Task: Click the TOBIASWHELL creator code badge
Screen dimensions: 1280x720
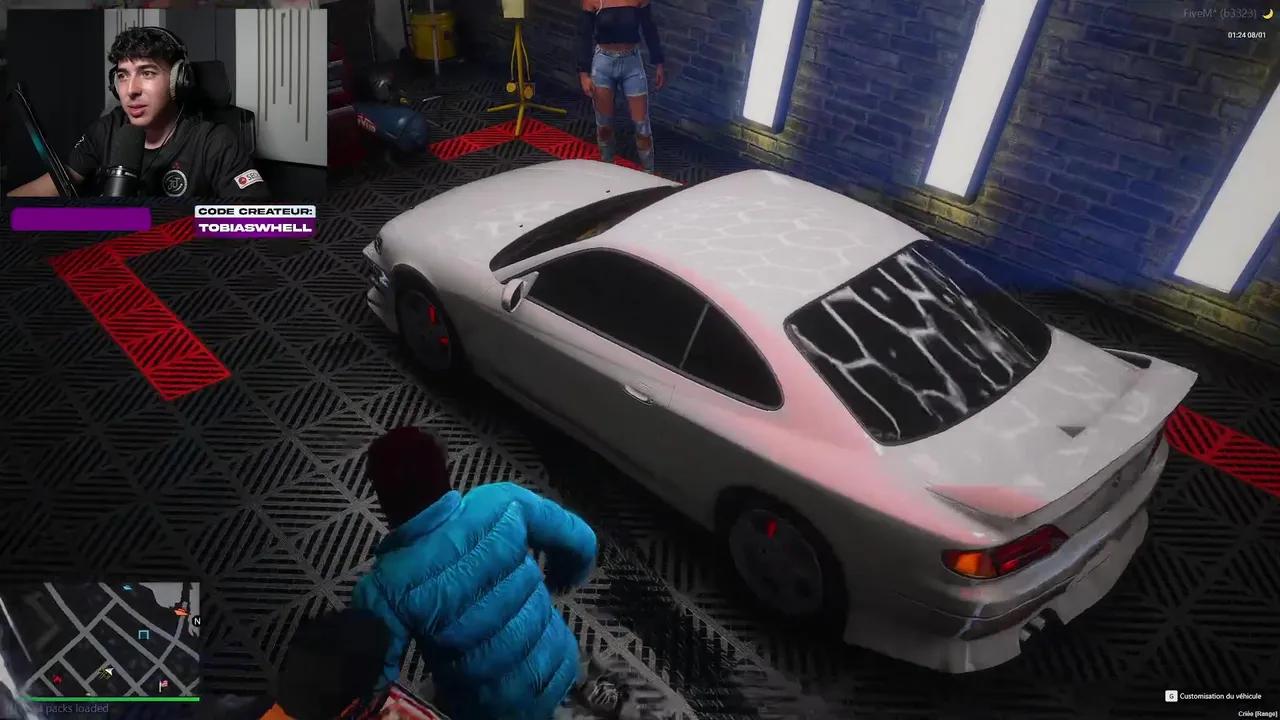Action: tap(254, 228)
